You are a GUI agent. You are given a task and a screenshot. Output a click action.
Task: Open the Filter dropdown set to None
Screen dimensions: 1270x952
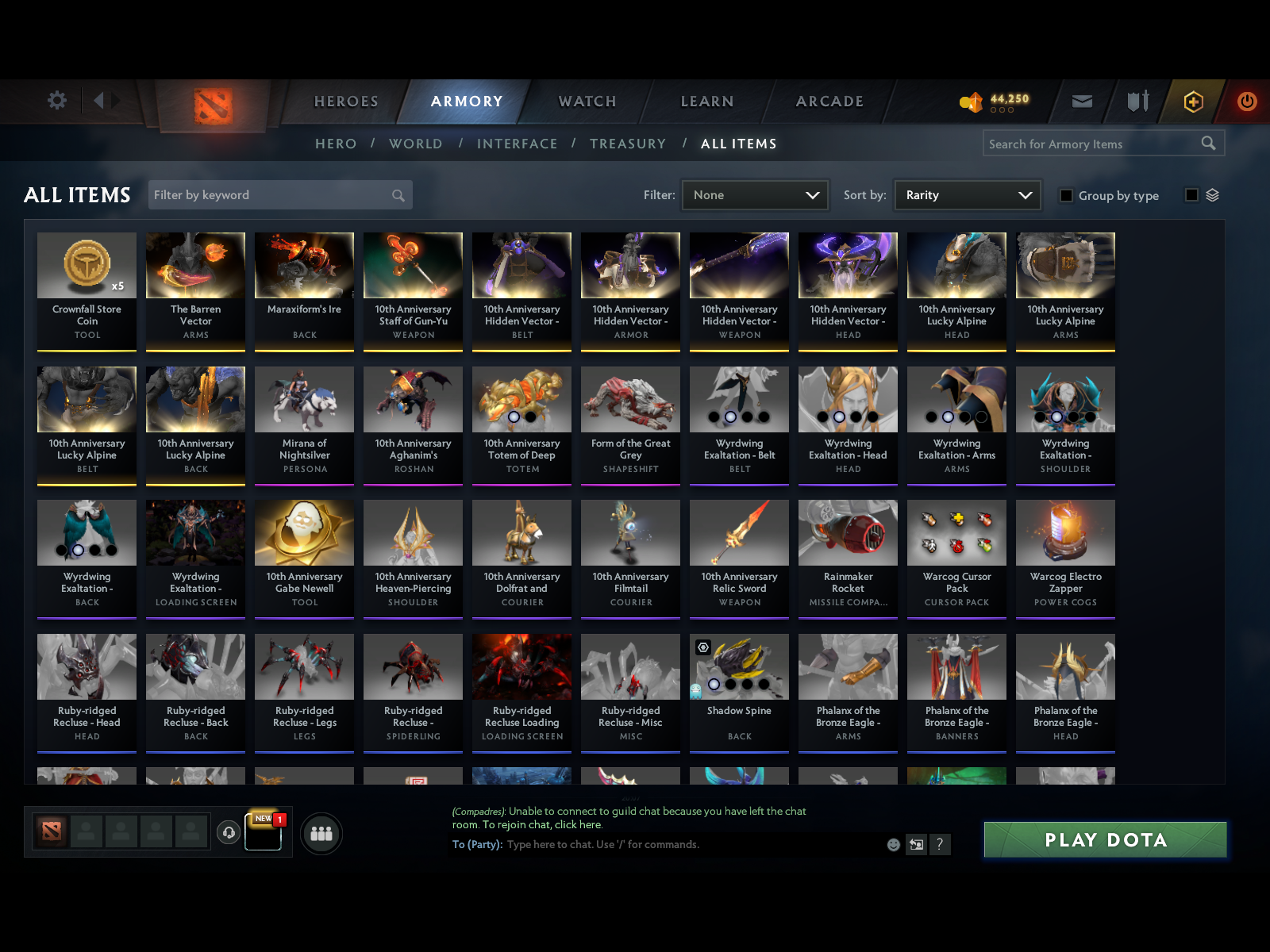[754, 194]
